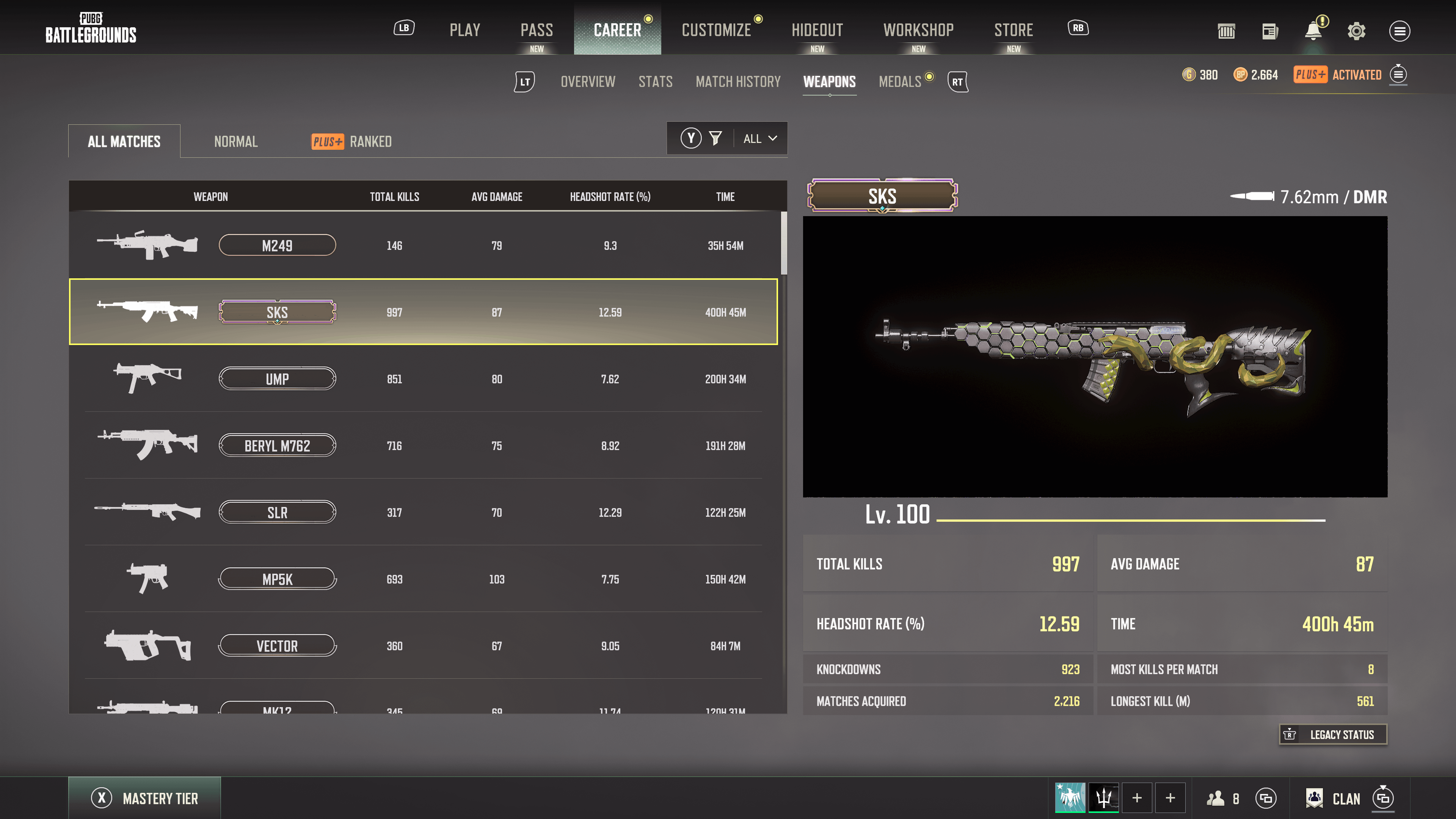Open the Store page

(x=1014, y=30)
